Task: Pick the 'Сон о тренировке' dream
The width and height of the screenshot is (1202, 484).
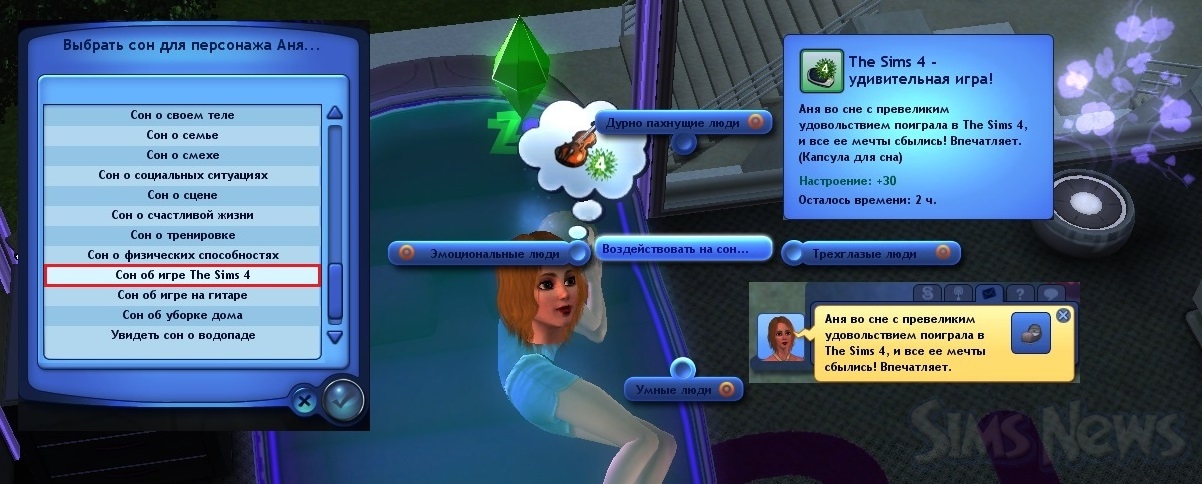Action: point(182,235)
